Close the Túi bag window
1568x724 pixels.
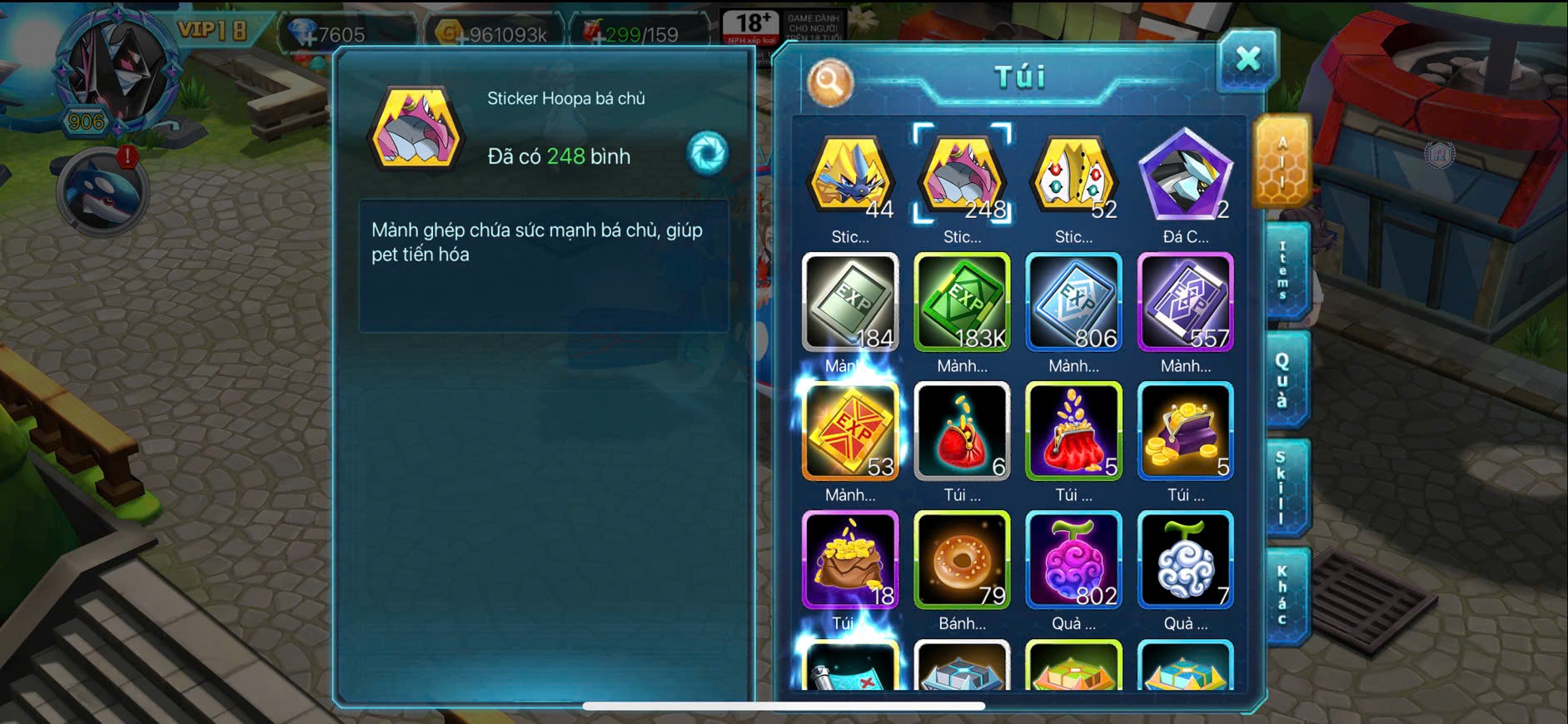click(x=1247, y=59)
